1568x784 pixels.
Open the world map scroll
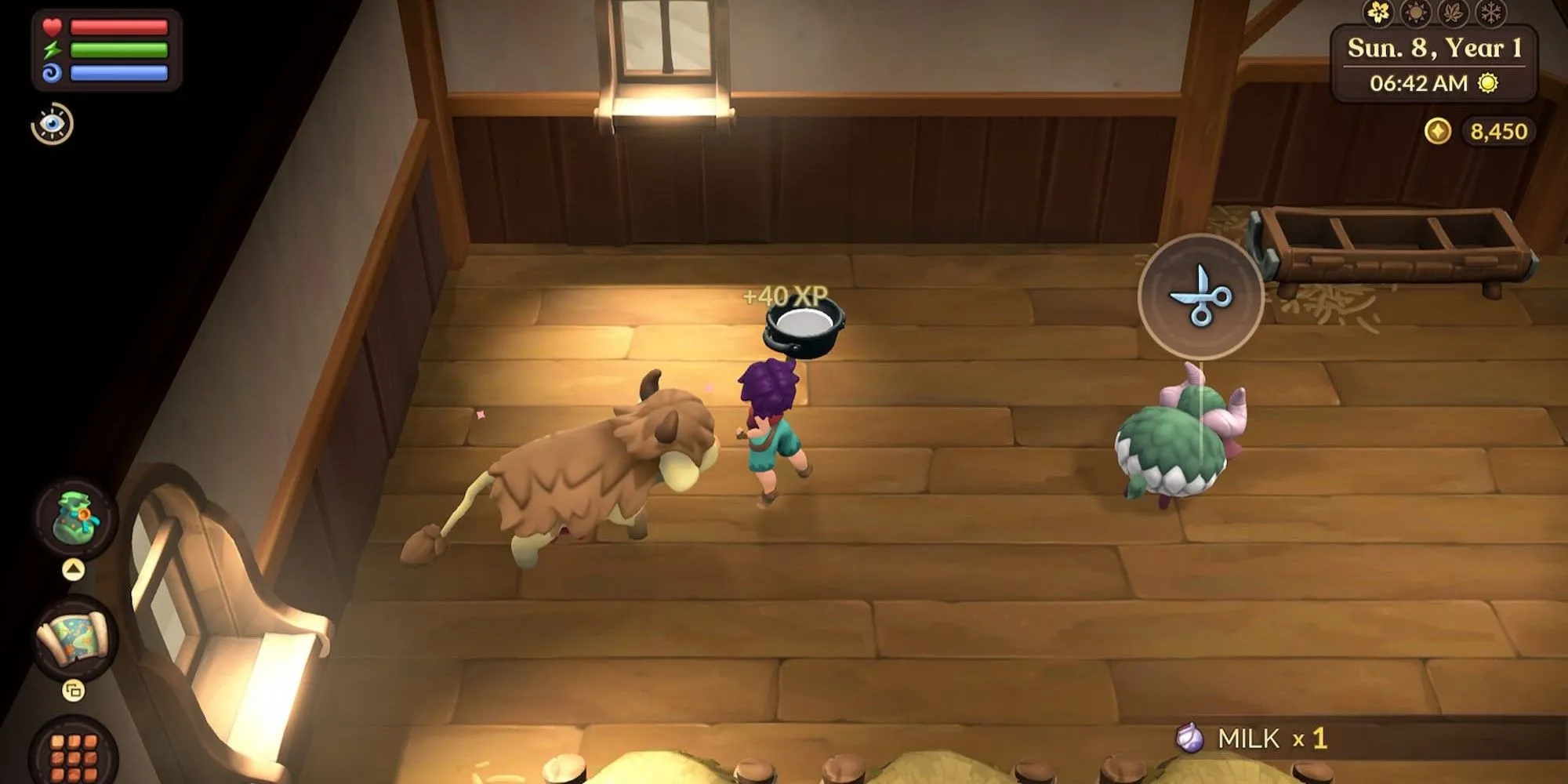point(74,637)
